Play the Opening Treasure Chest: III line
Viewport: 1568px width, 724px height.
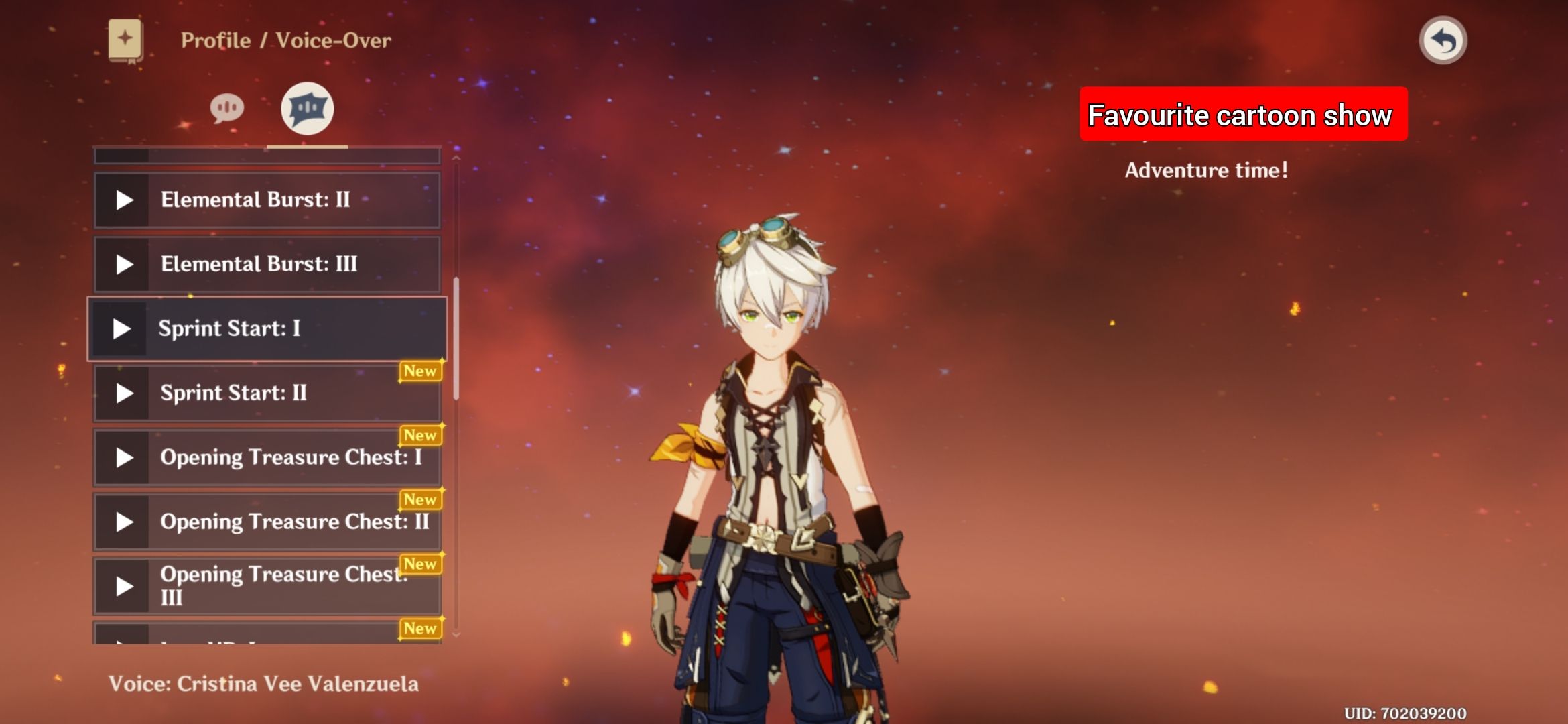[123, 585]
